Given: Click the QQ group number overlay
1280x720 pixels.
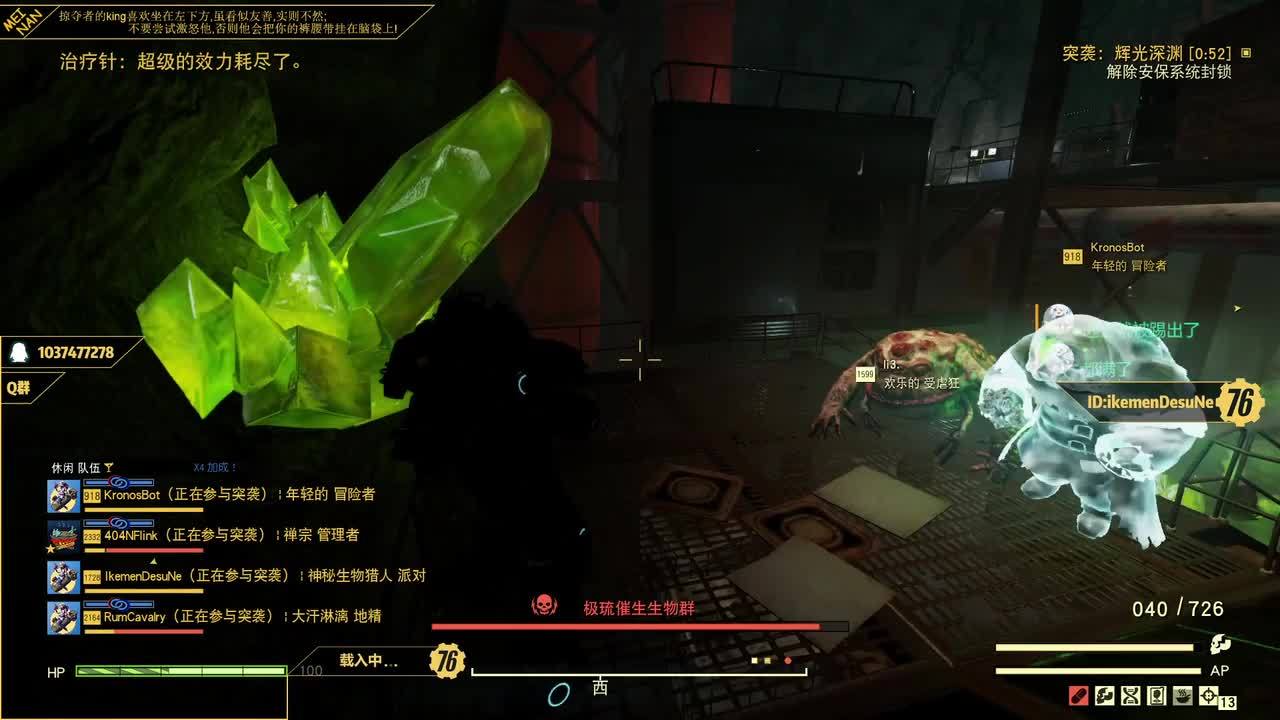Looking at the screenshot, I should (75, 353).
